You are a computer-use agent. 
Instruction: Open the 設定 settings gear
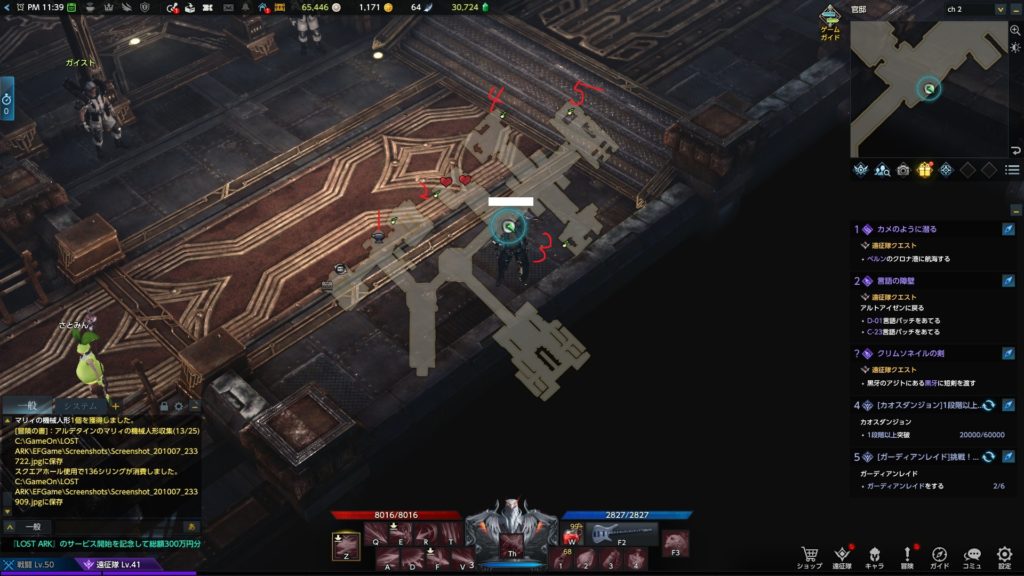point(1004,555)
